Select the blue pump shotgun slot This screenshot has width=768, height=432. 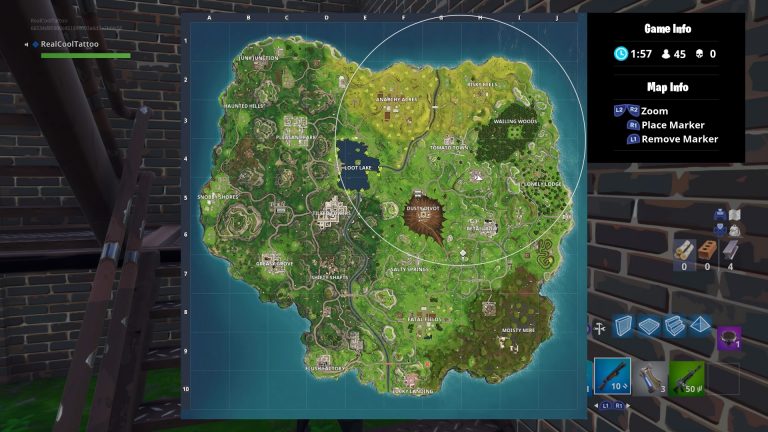pos(612,376)
